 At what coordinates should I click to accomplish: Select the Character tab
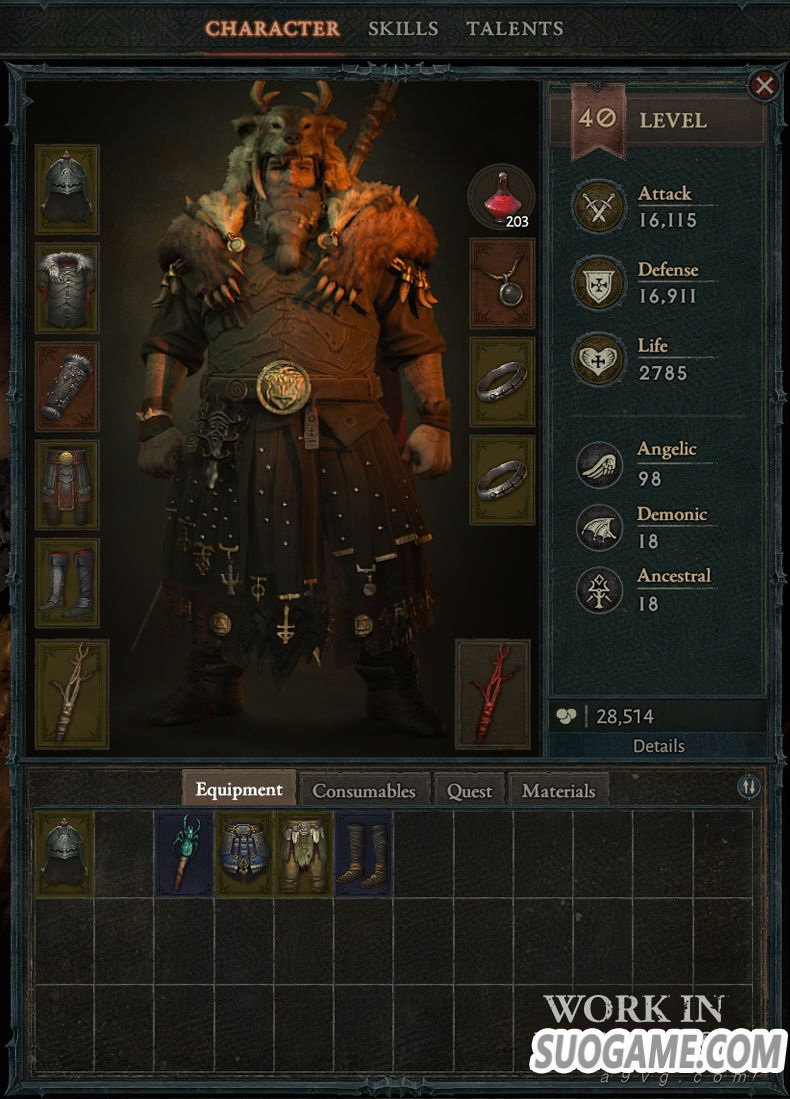pos(272,28)
